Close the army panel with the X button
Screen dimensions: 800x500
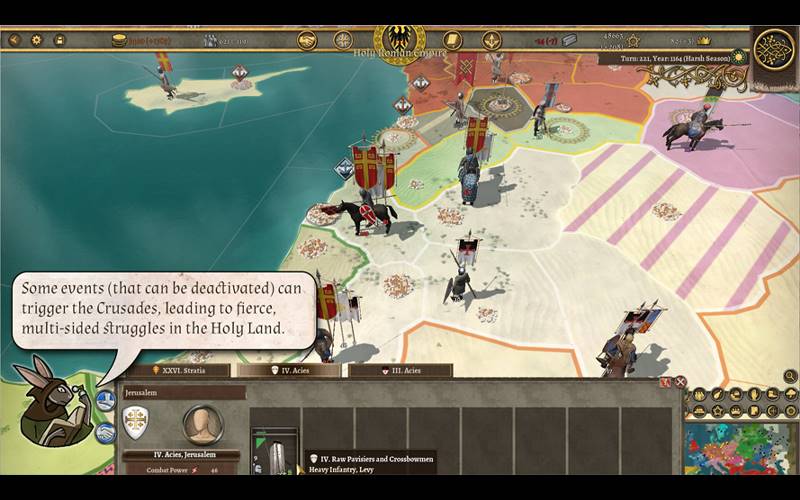click(680, 382)
